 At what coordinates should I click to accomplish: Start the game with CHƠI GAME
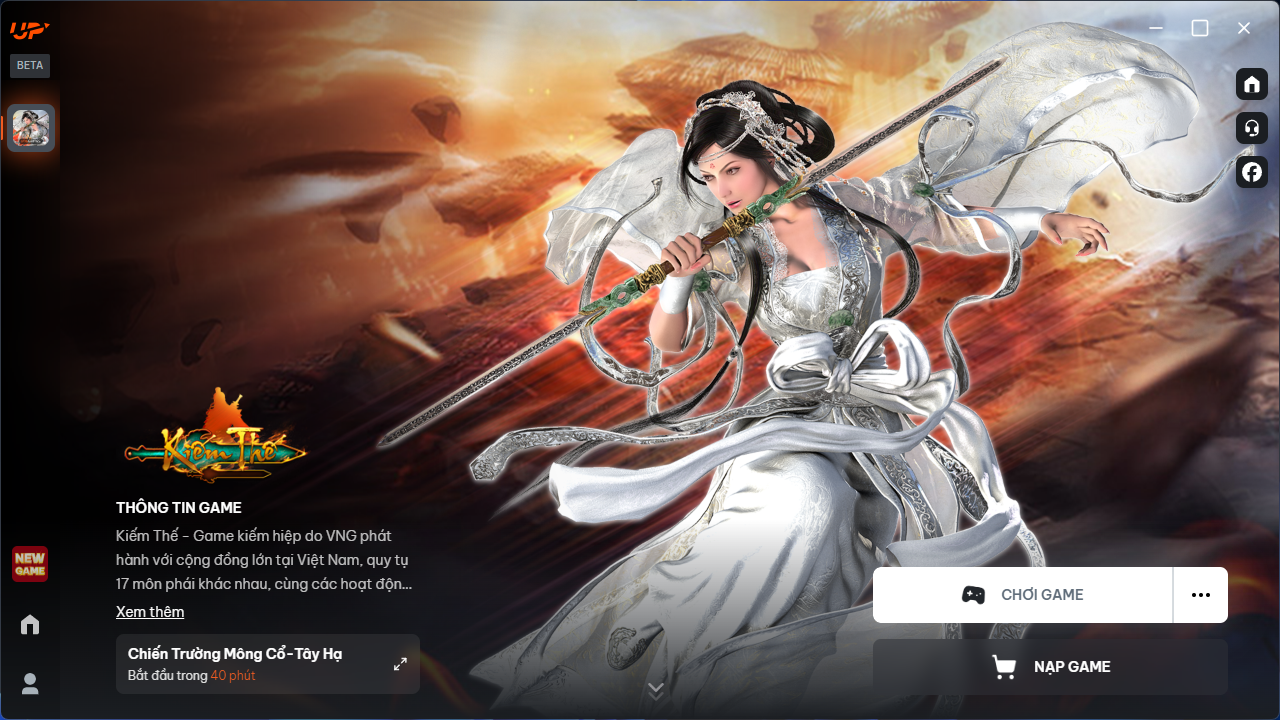1022,595
